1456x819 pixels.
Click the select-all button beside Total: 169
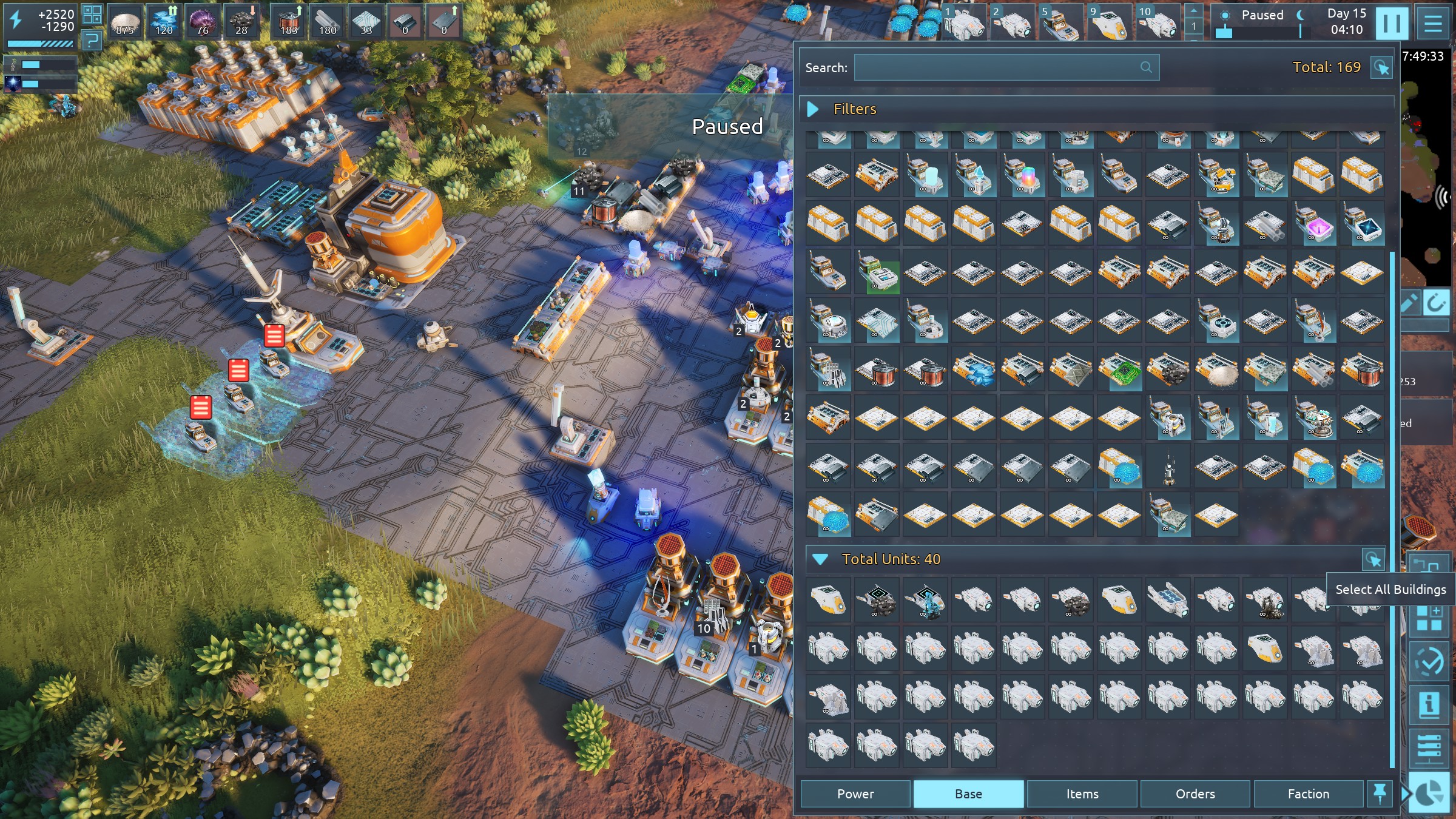pyautogui.click(x=1381, y=67)
